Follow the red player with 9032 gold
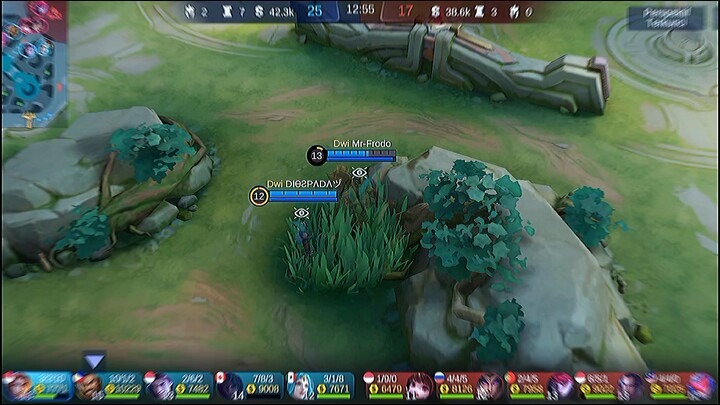Viewport: 720px width, 405px height. tap(629, 386)
